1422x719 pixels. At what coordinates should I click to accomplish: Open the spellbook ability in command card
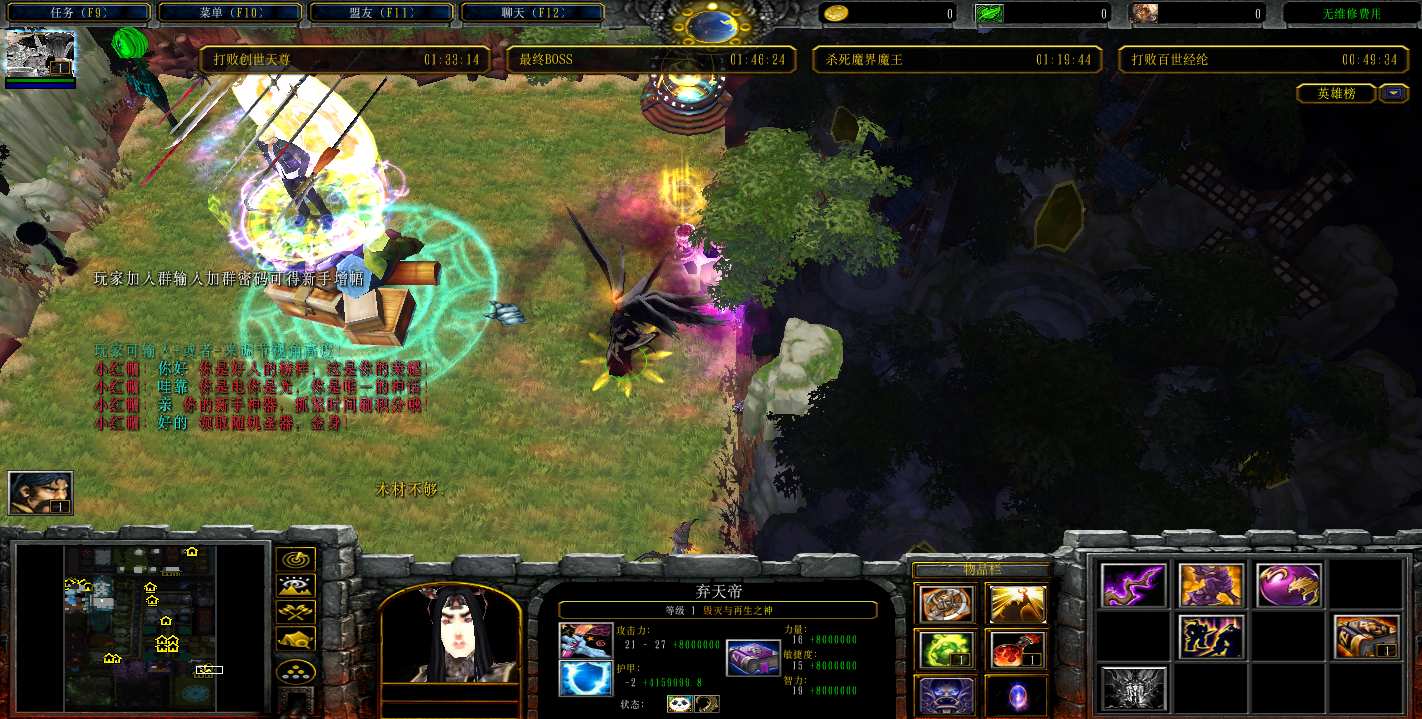[1365, 637]
